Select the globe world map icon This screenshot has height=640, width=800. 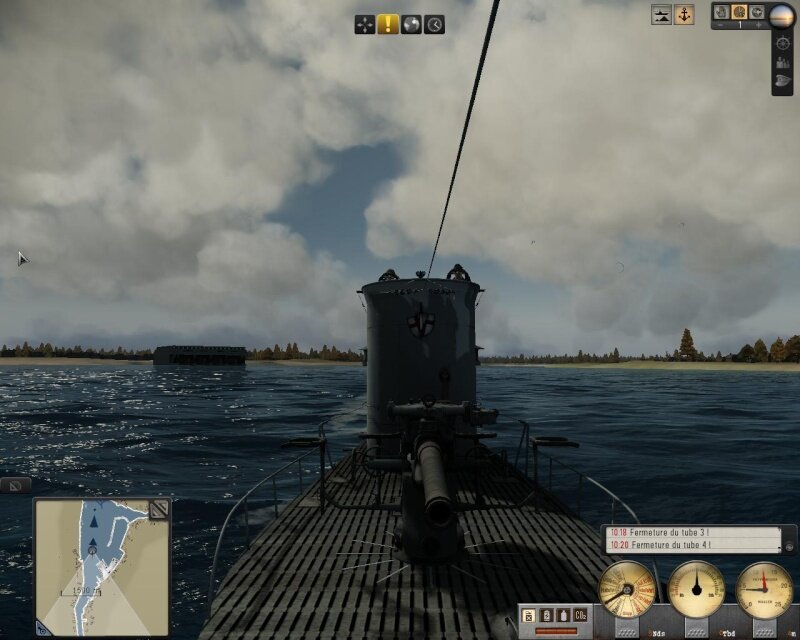pyautogui.click(x=411, y=24)
